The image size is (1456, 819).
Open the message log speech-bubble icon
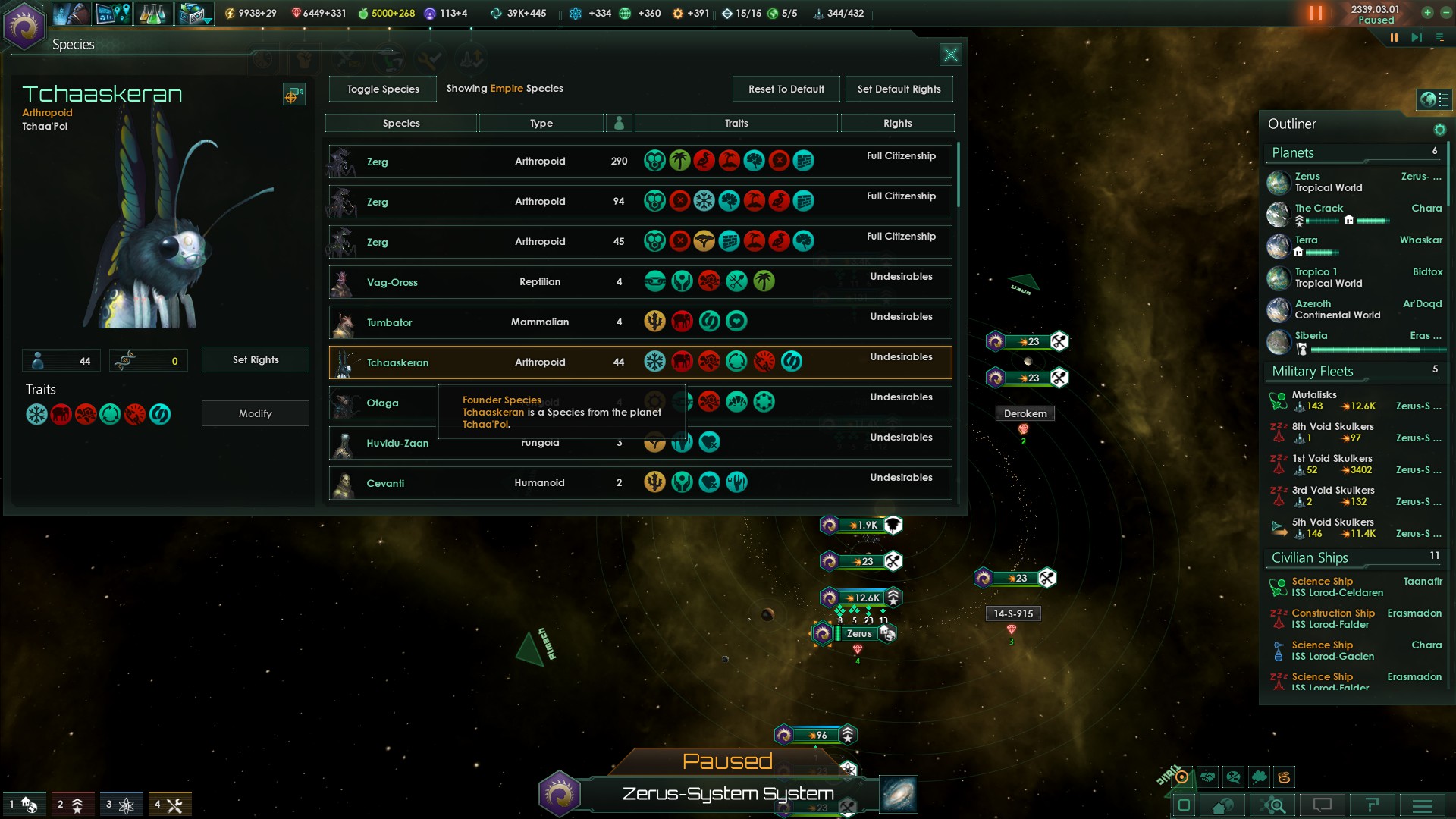coord(1323,804)
